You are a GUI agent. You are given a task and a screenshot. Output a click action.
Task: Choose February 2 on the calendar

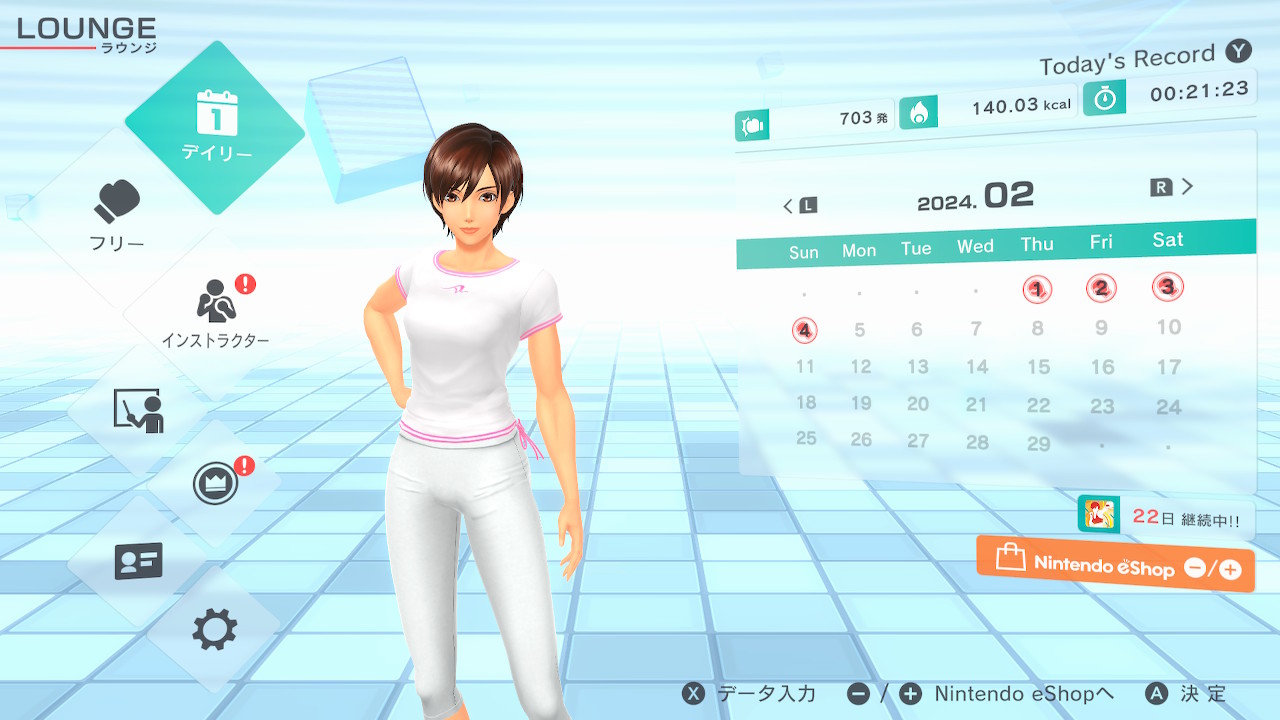(x=1101, y=289)
